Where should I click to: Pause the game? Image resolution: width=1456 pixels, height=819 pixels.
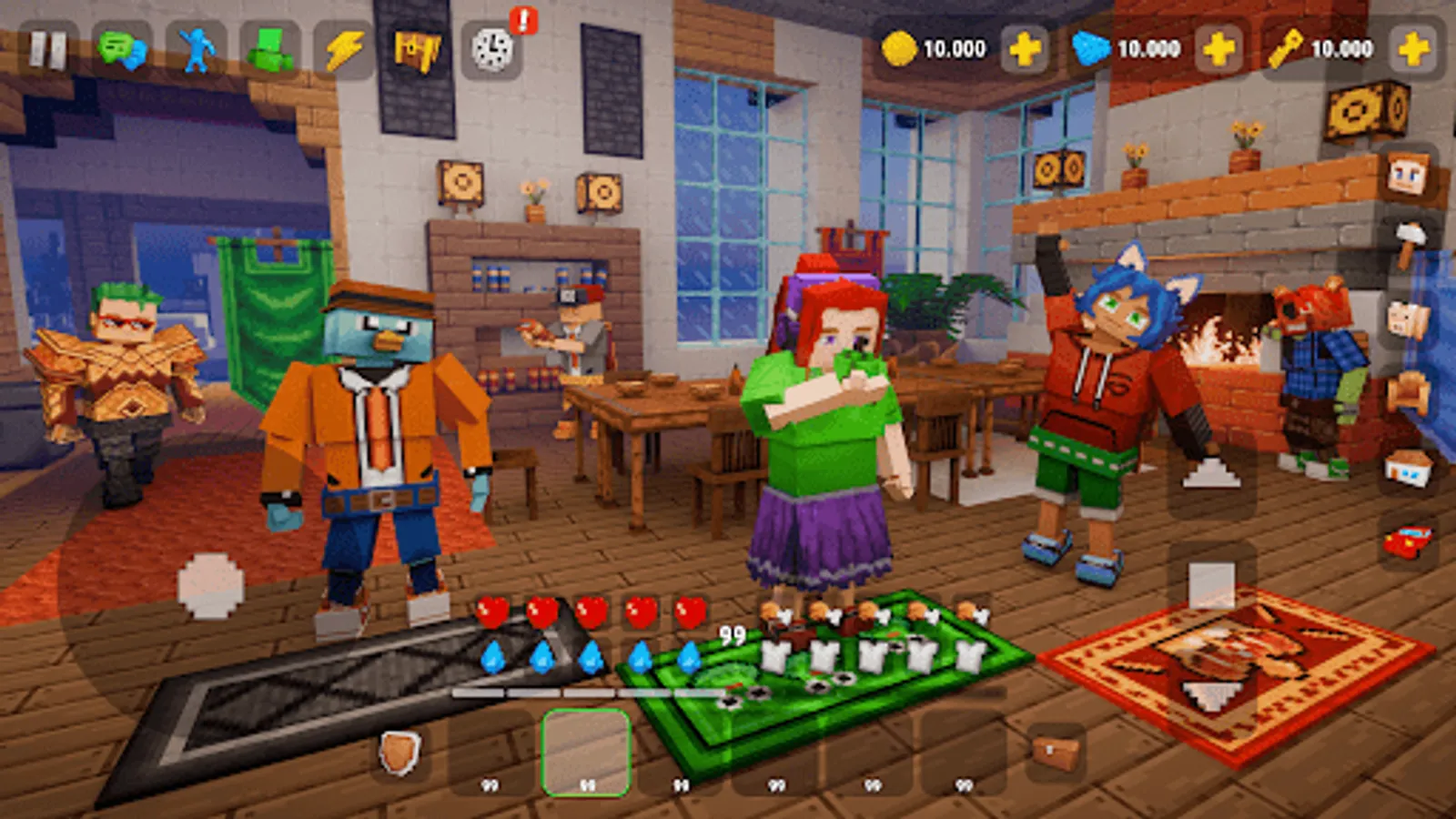45,48
